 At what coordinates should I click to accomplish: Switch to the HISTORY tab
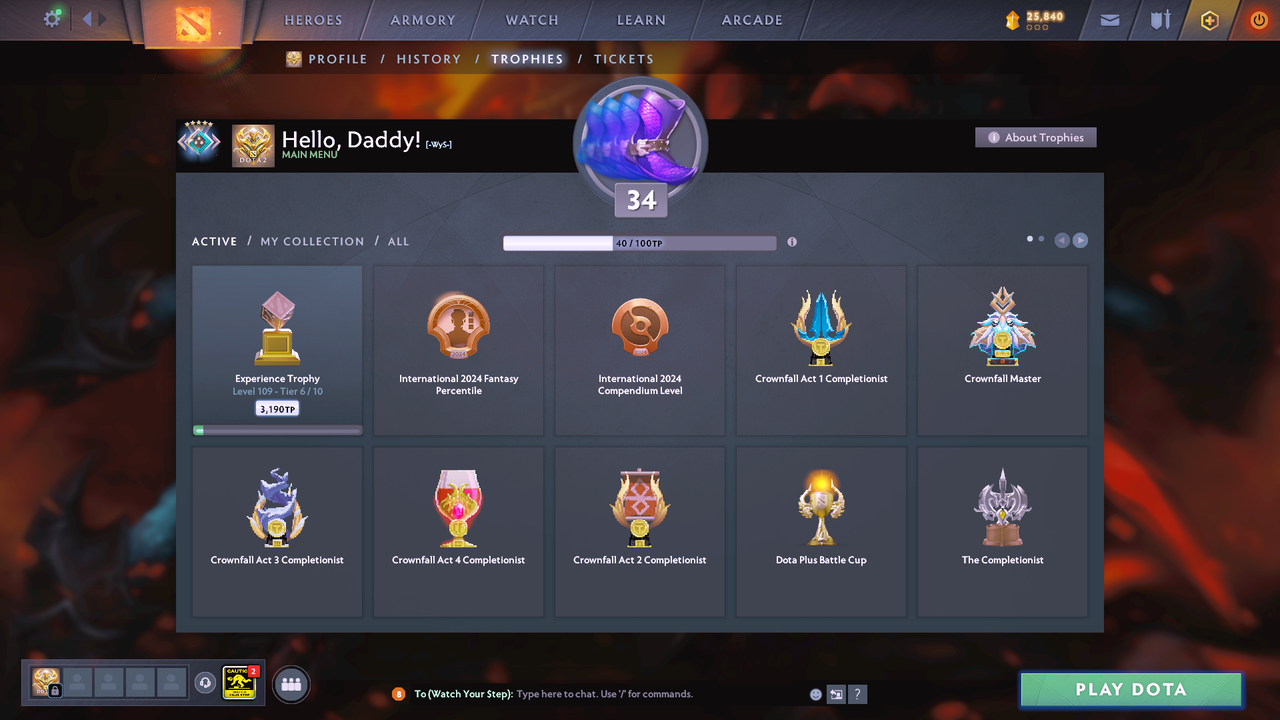click(429, 59)
